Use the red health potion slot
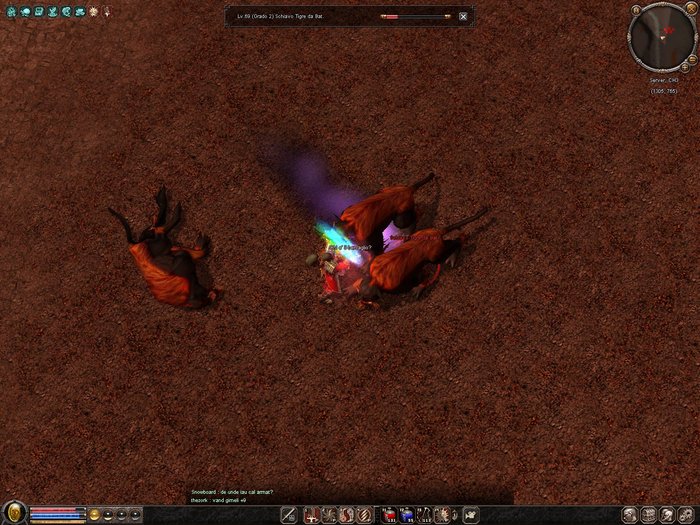This screenshot has height=525, width=700. pos(389,514)
